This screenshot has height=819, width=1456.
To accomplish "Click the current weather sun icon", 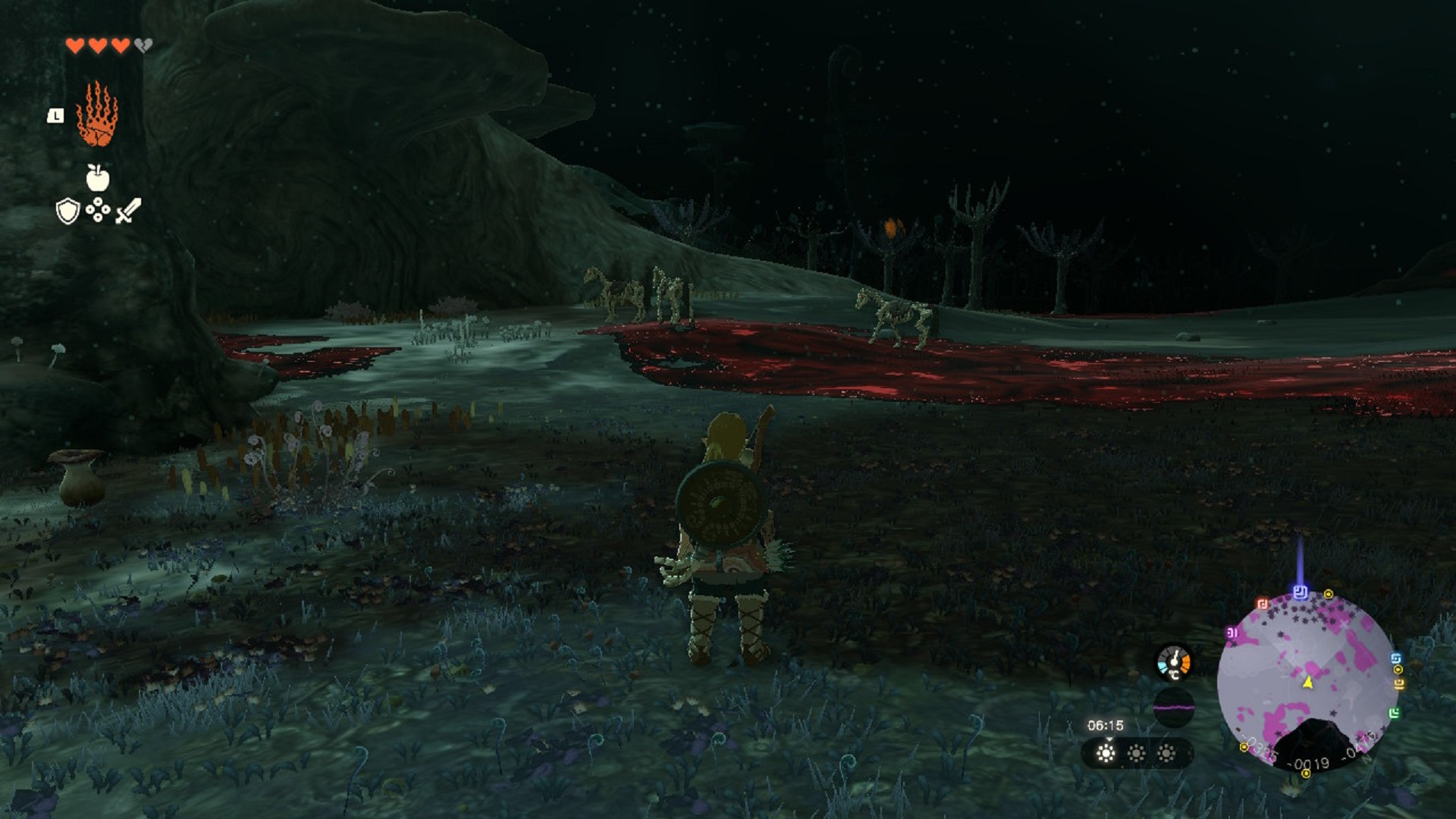I will tap(1106, 753).
